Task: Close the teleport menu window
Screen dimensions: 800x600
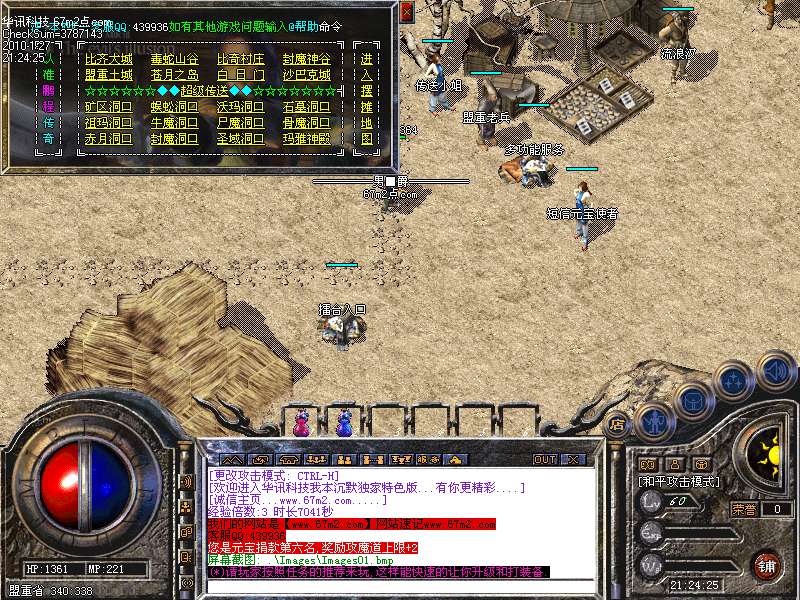Action: click(406, 12)
